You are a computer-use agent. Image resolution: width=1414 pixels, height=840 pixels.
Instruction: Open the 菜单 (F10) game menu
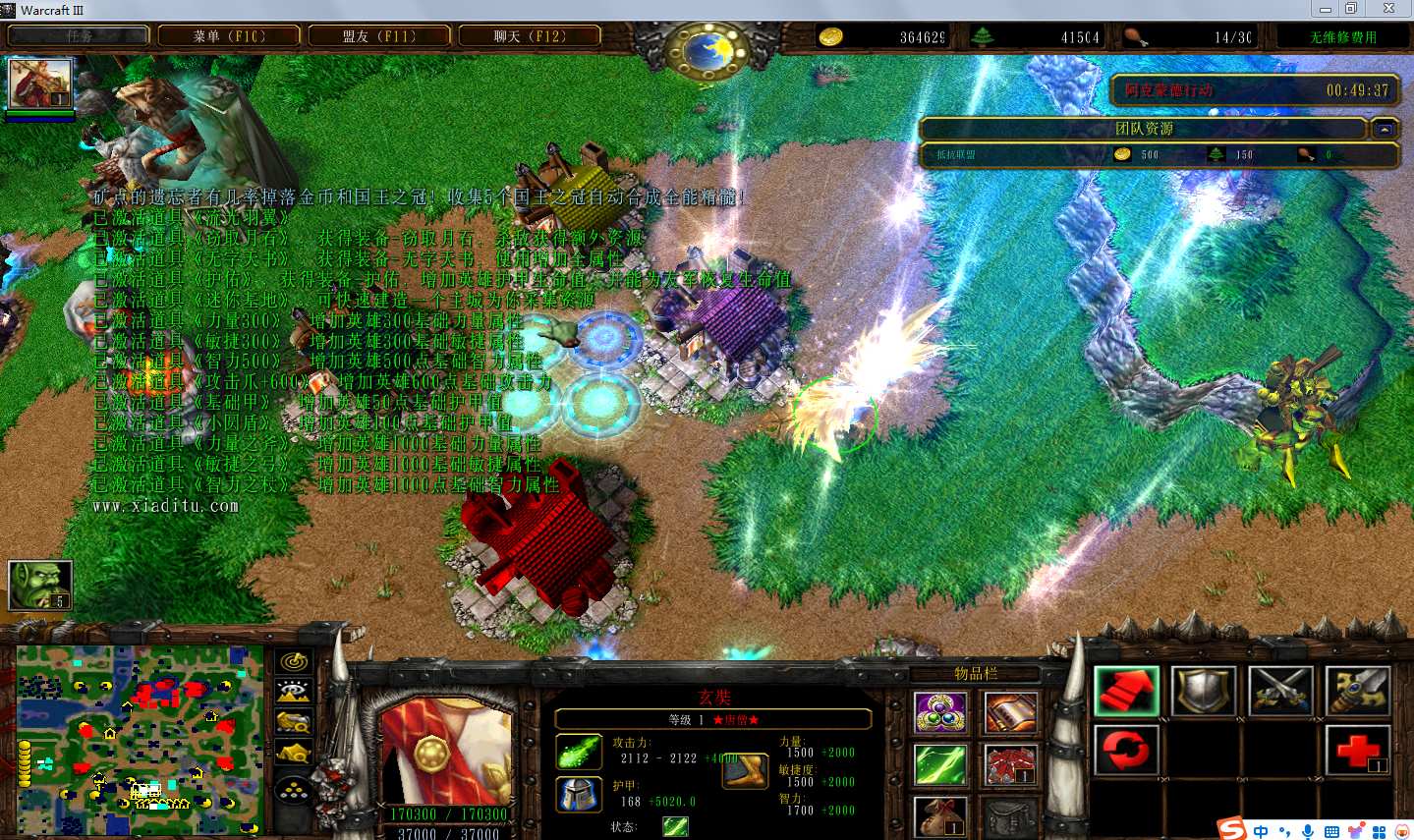click(x=229, y=36)
